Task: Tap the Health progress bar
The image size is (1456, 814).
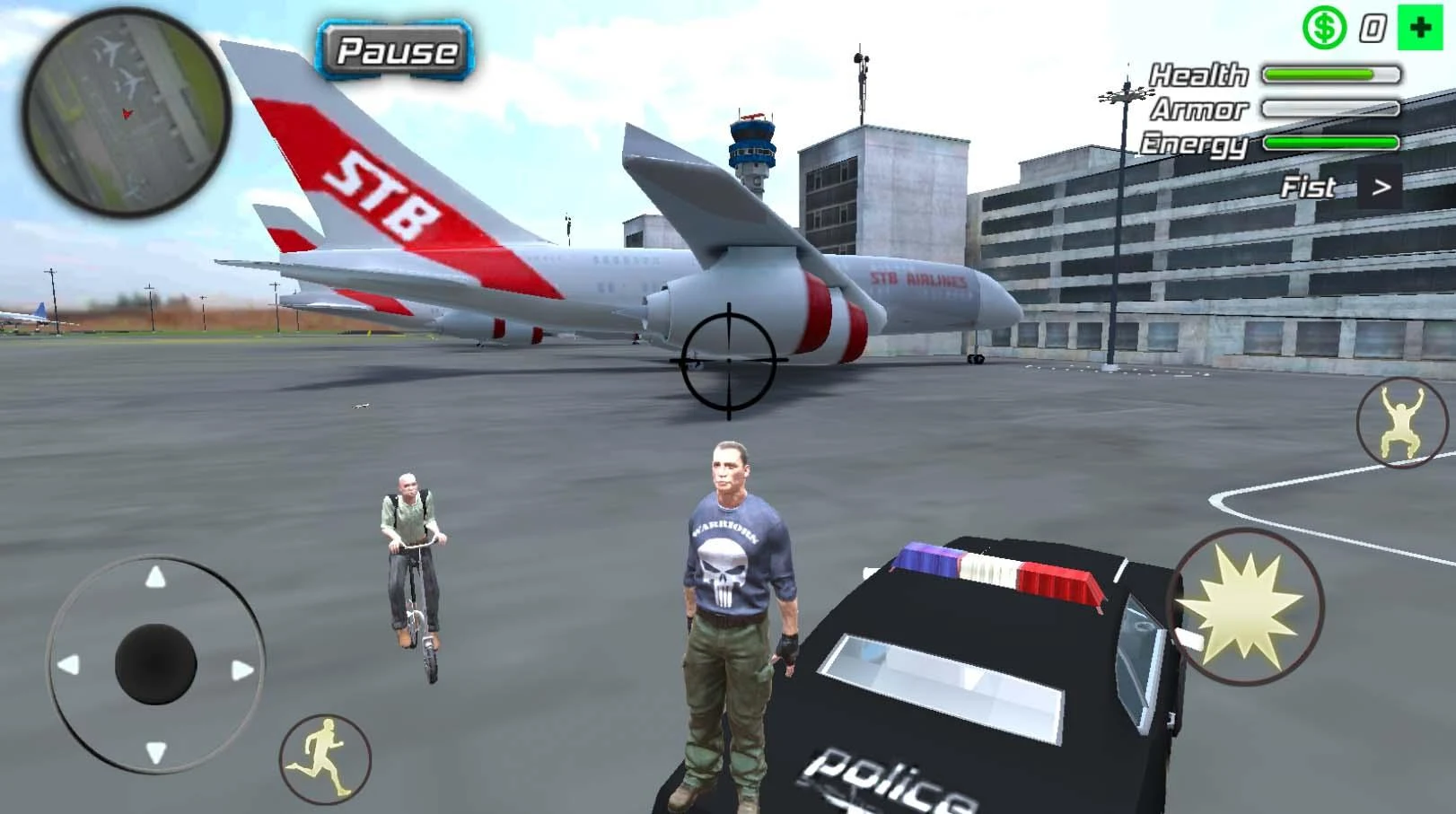Action: tap(1329, 74)
